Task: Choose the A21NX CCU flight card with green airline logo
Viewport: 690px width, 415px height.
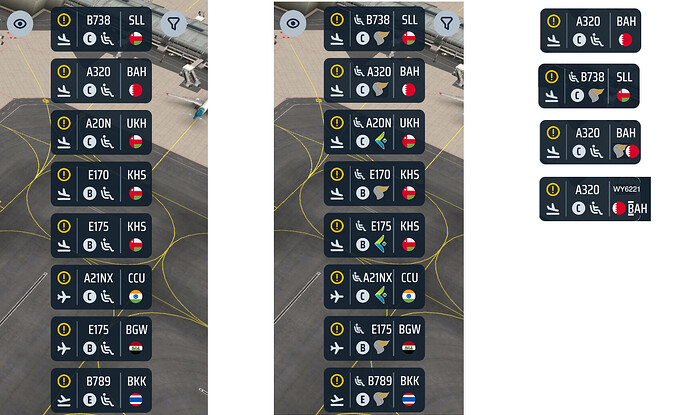Action: point(375,288)
